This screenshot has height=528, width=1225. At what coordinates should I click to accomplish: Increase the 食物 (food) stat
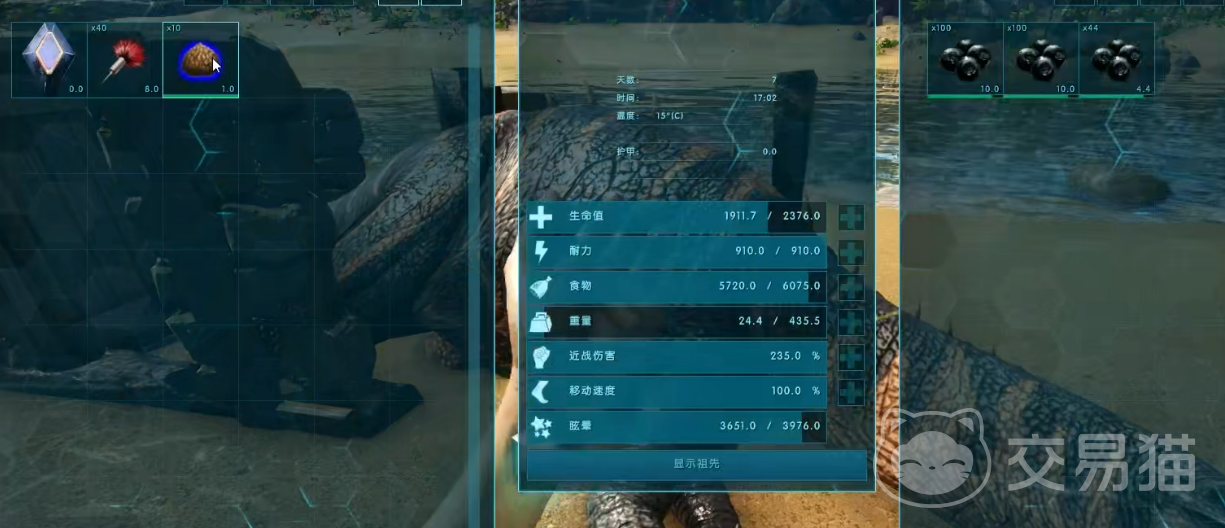851,287
